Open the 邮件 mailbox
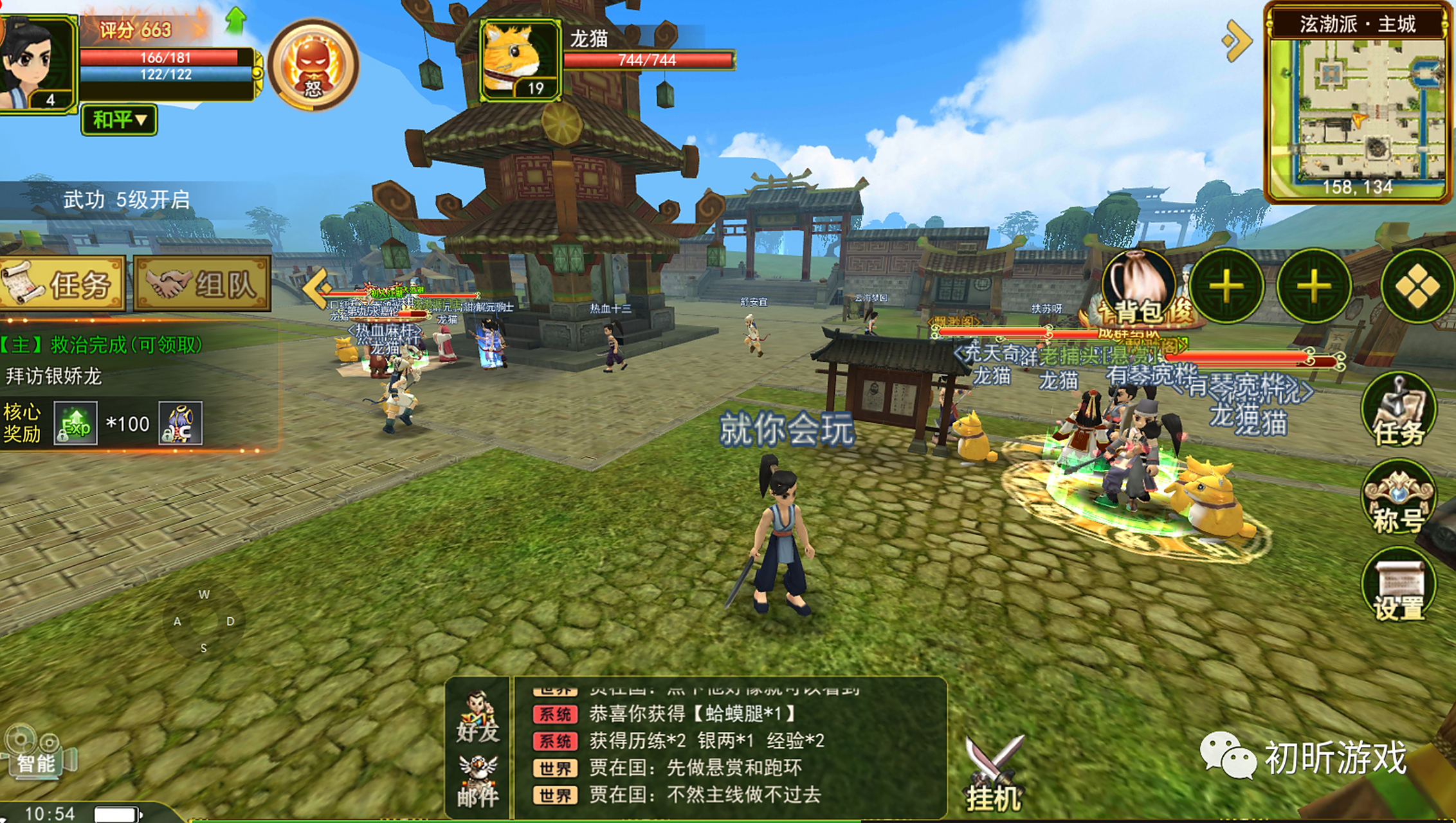This screenshot has width=1456, height=823. tap(477, 782)
